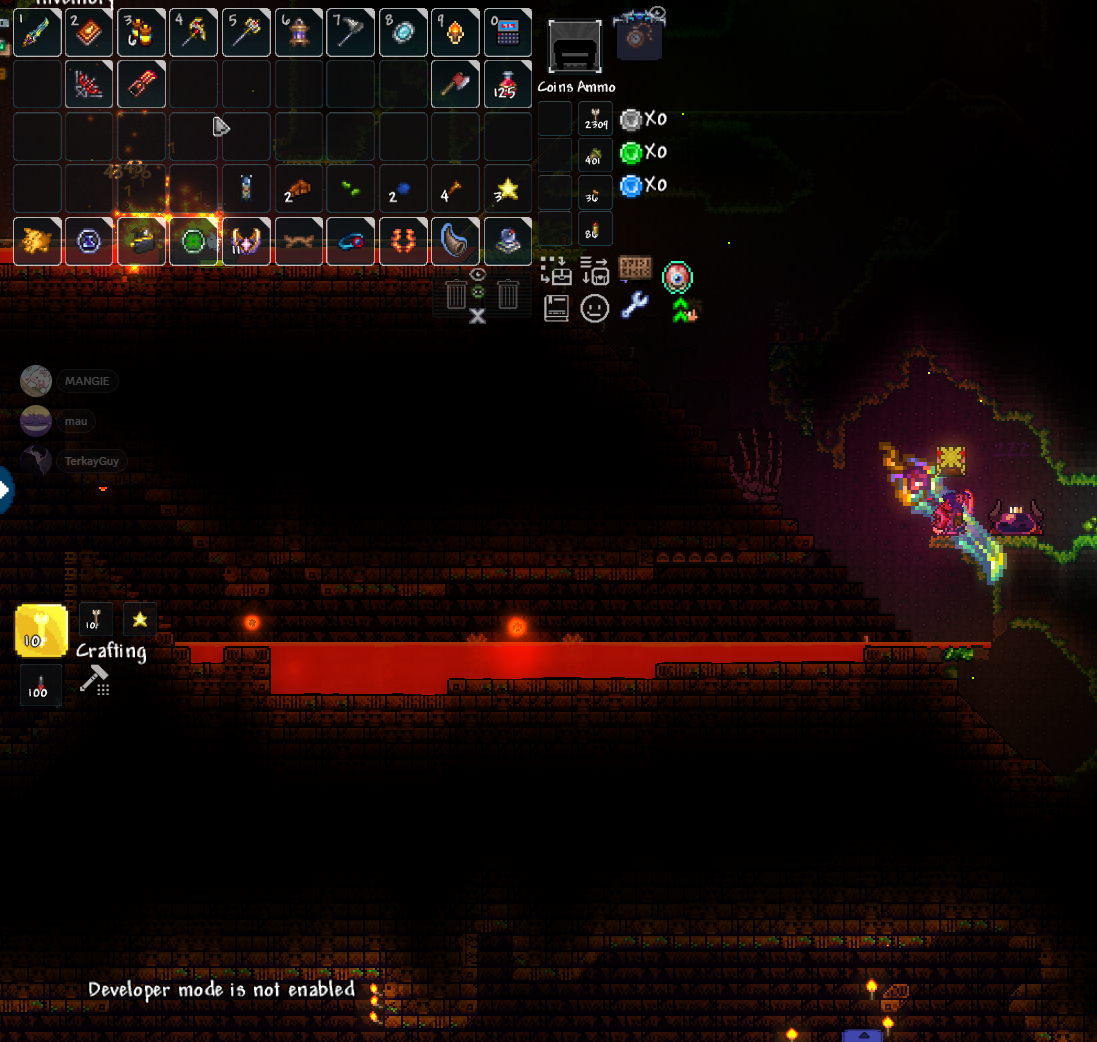Open the emote face menu
1097x1042 pixels.
[594, 308]
